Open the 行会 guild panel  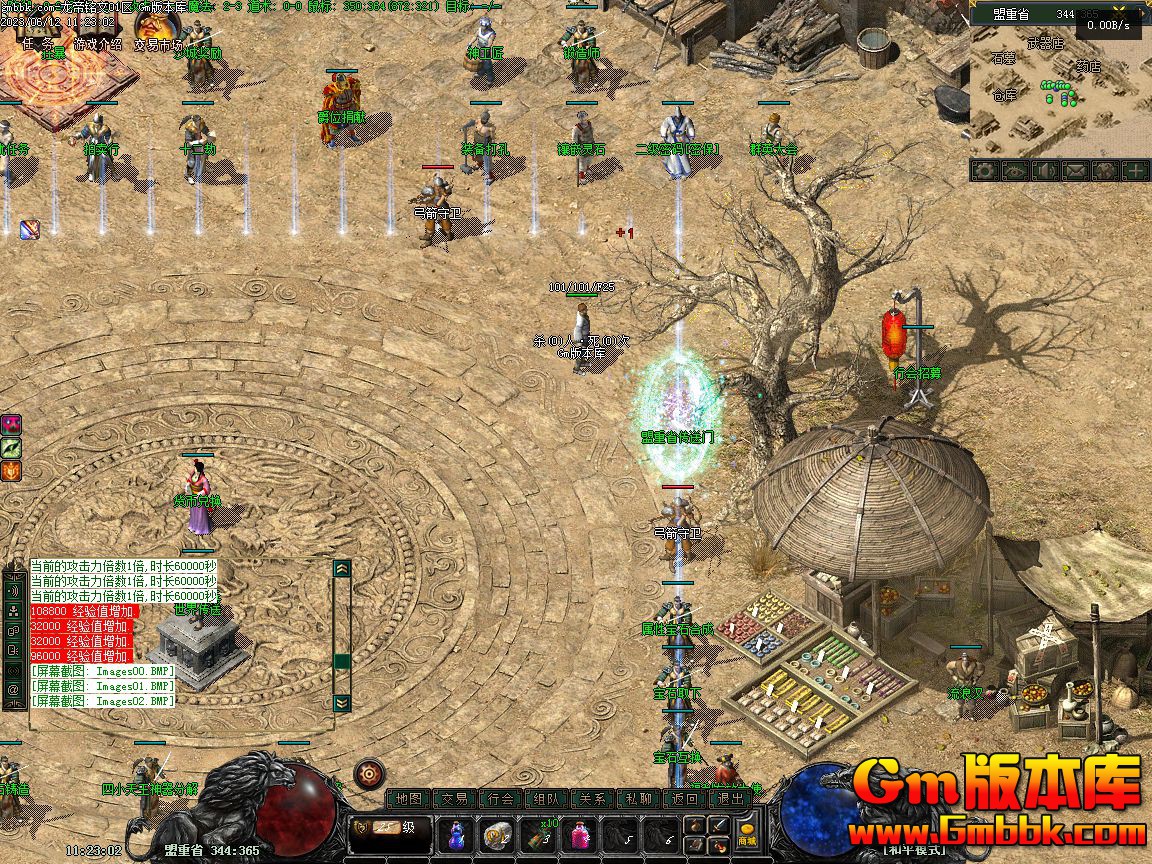[x=501, y=799]
